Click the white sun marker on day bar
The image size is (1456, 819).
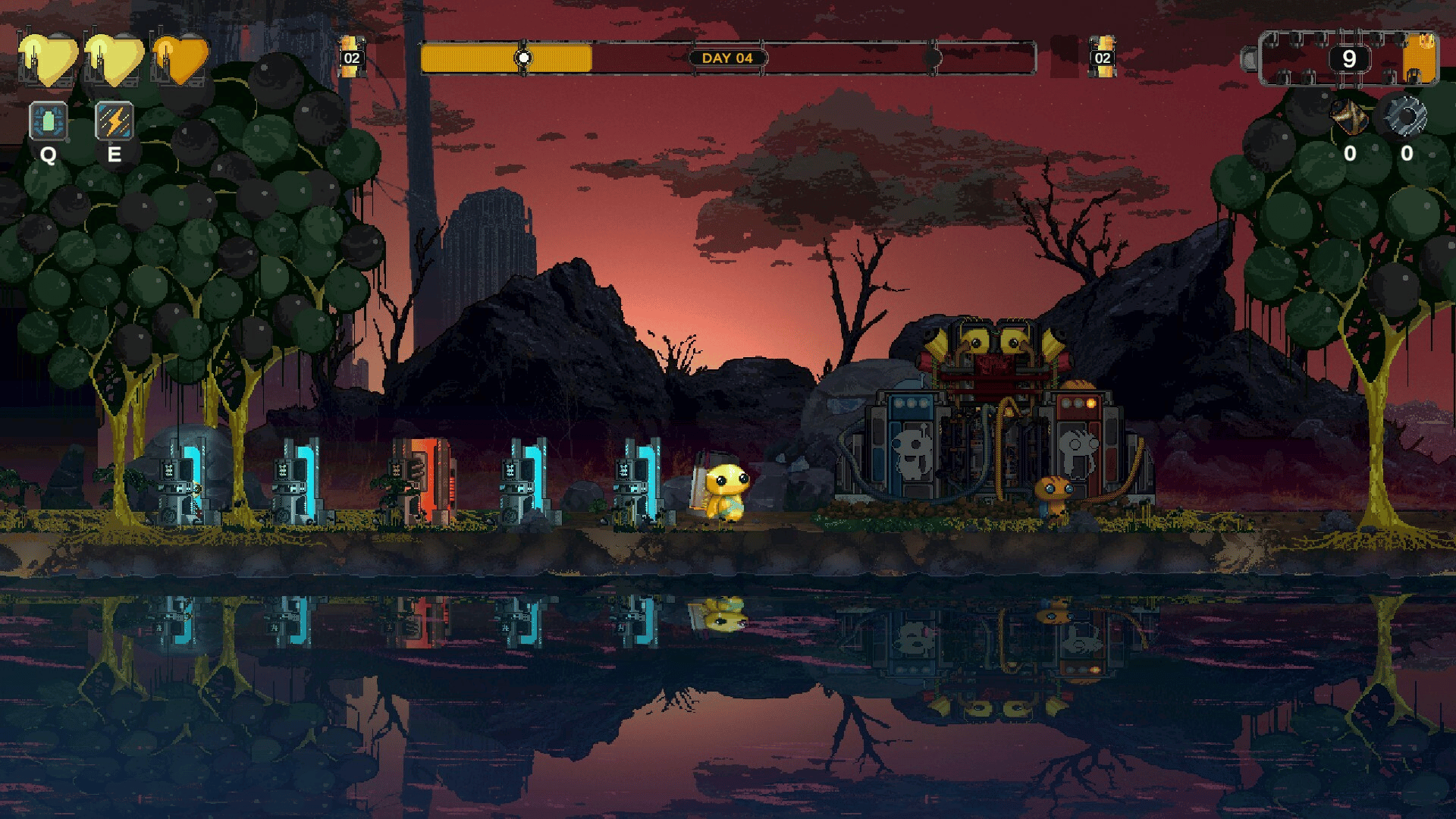point(523,58)
